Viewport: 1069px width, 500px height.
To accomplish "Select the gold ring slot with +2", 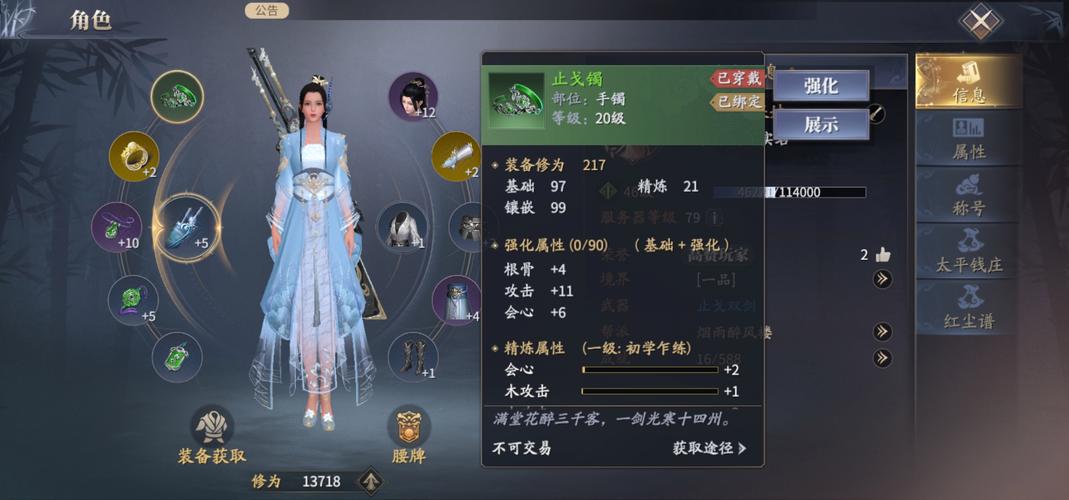I will click(x=133, y=155).
